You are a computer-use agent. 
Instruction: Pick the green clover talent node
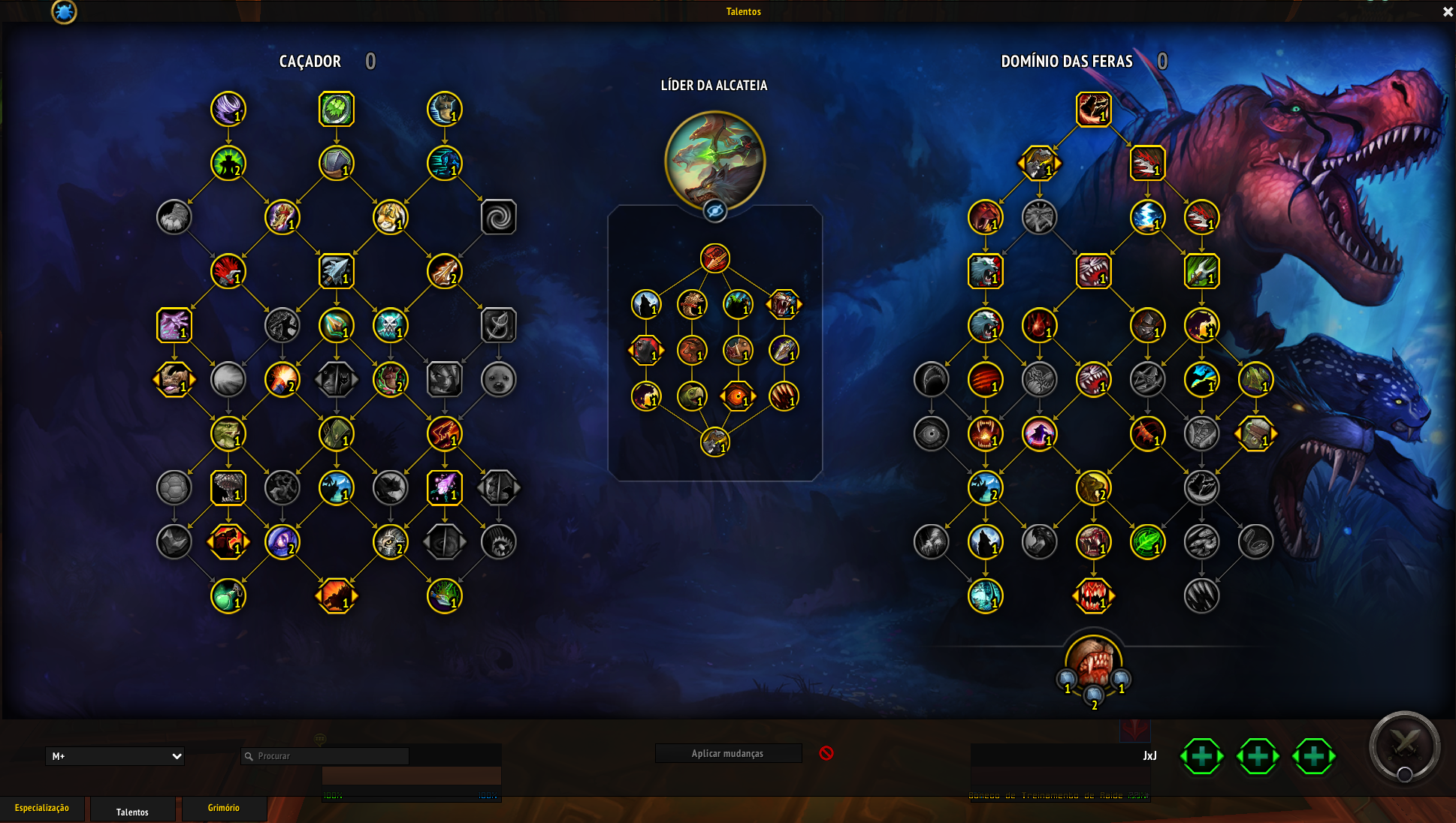pyautogui.click(x=337, y=110)
